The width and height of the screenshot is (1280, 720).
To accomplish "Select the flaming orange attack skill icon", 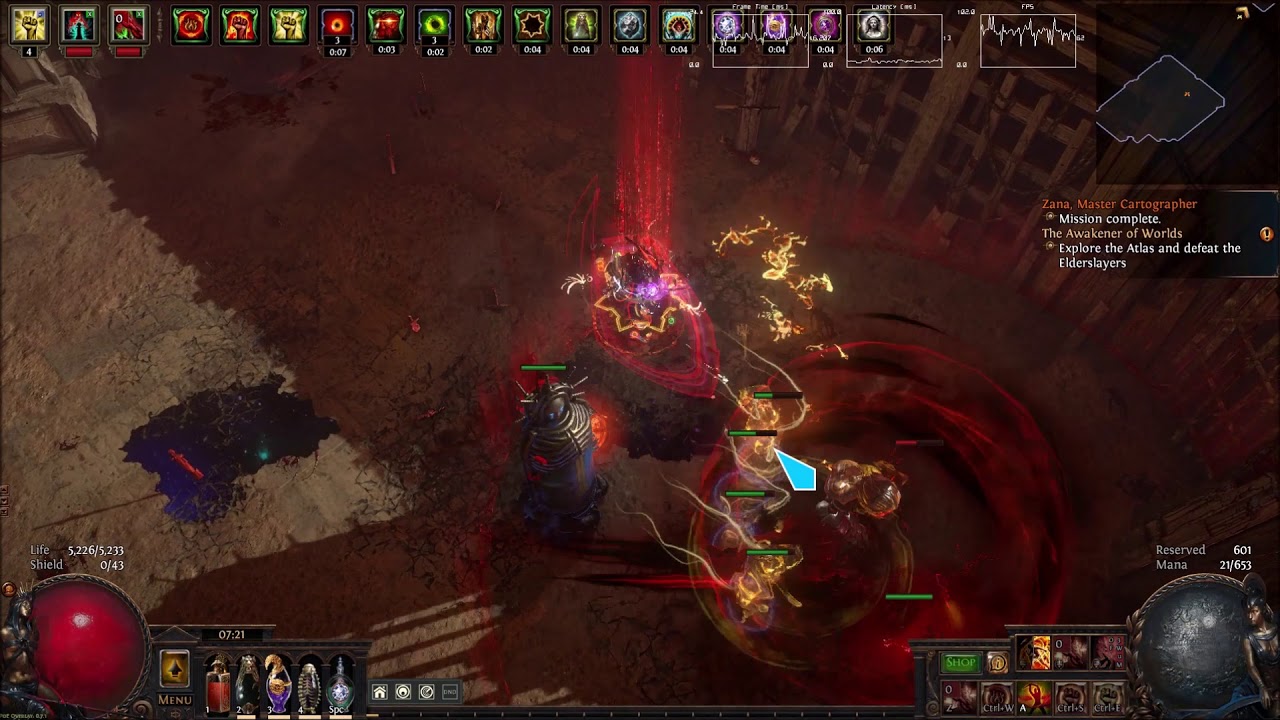I will tap(1034, 653).
